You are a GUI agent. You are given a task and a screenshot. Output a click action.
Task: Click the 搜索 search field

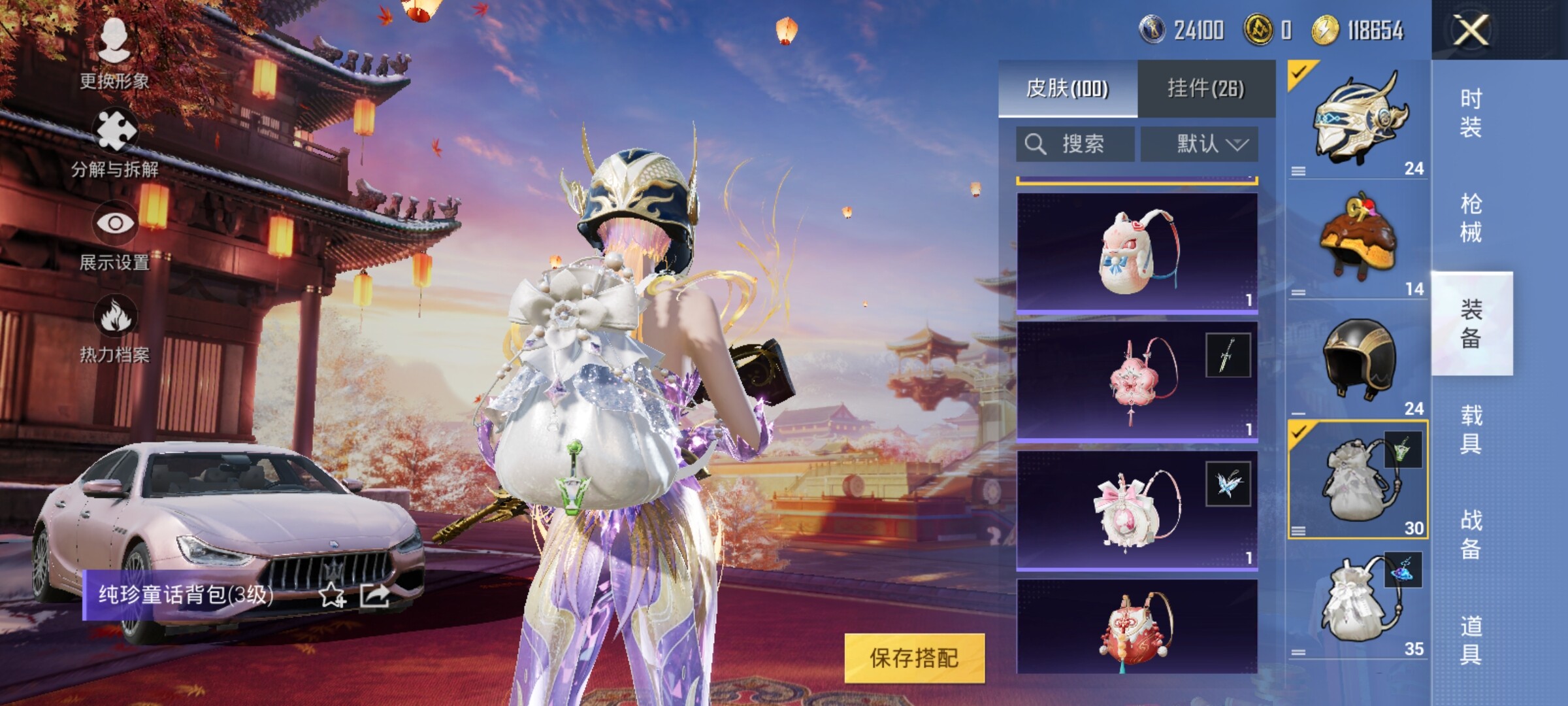[x=1075, y=144]
